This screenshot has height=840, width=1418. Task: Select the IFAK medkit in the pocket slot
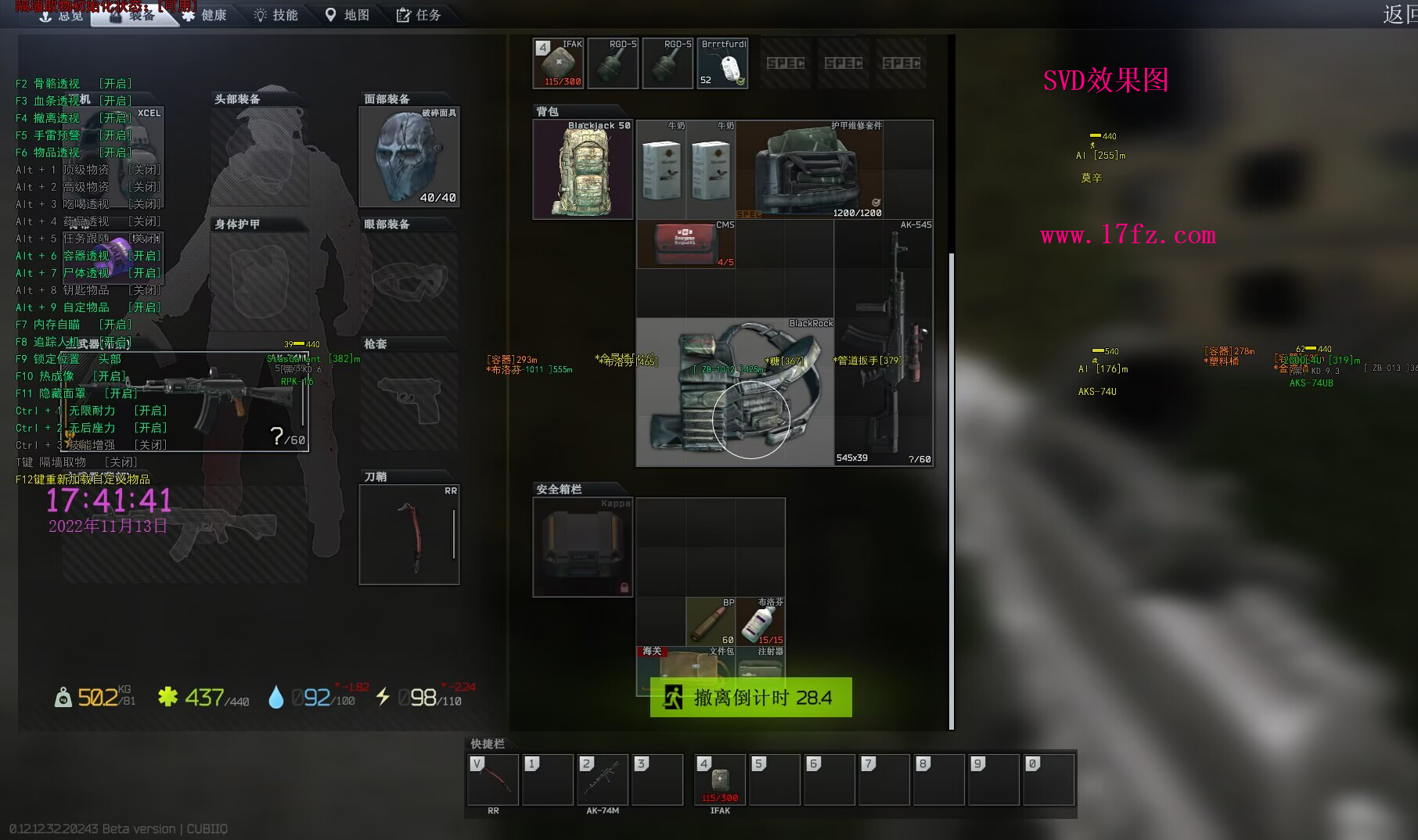point(557,63)
